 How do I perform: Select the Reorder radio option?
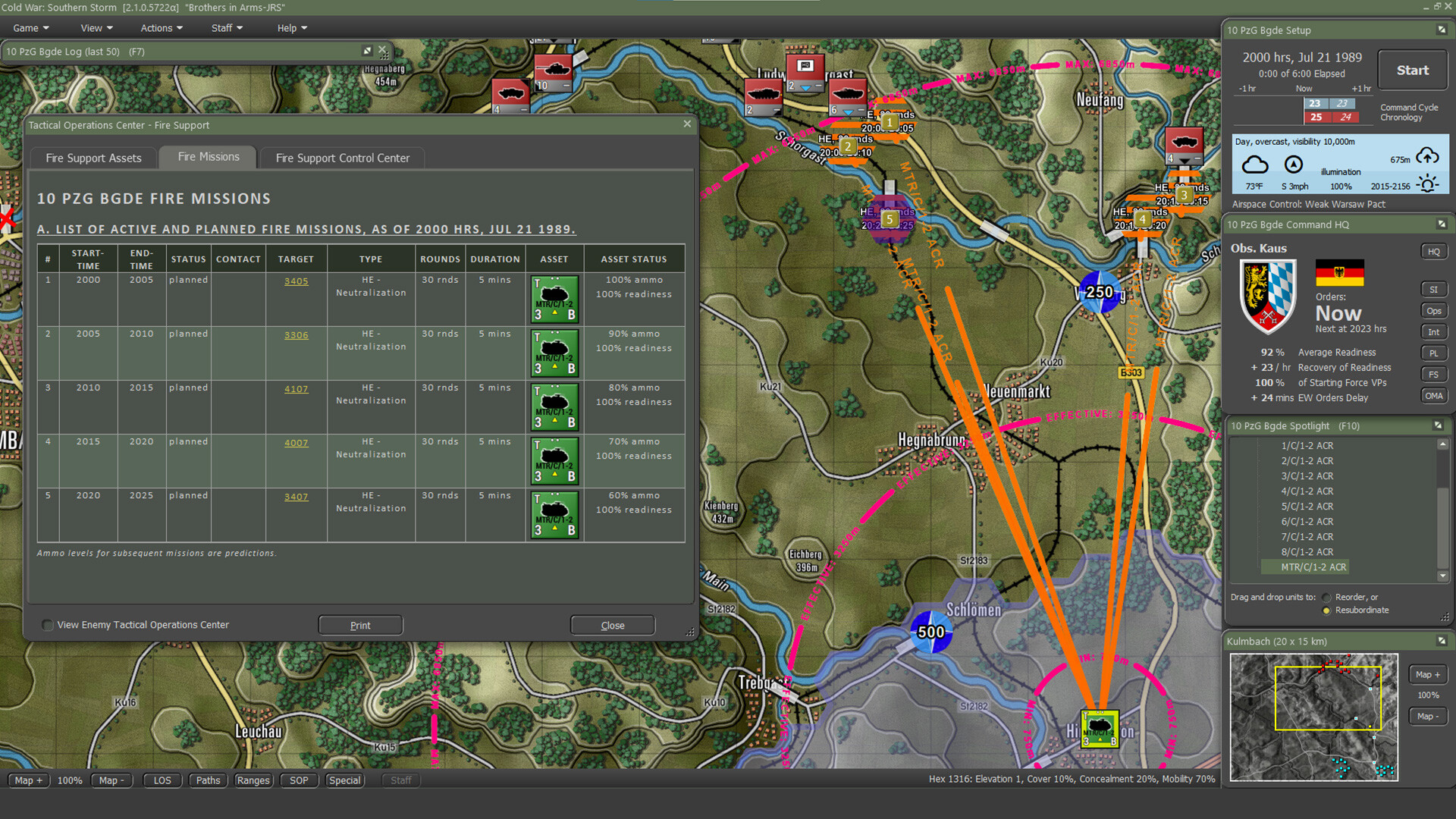click(1326, 597)
